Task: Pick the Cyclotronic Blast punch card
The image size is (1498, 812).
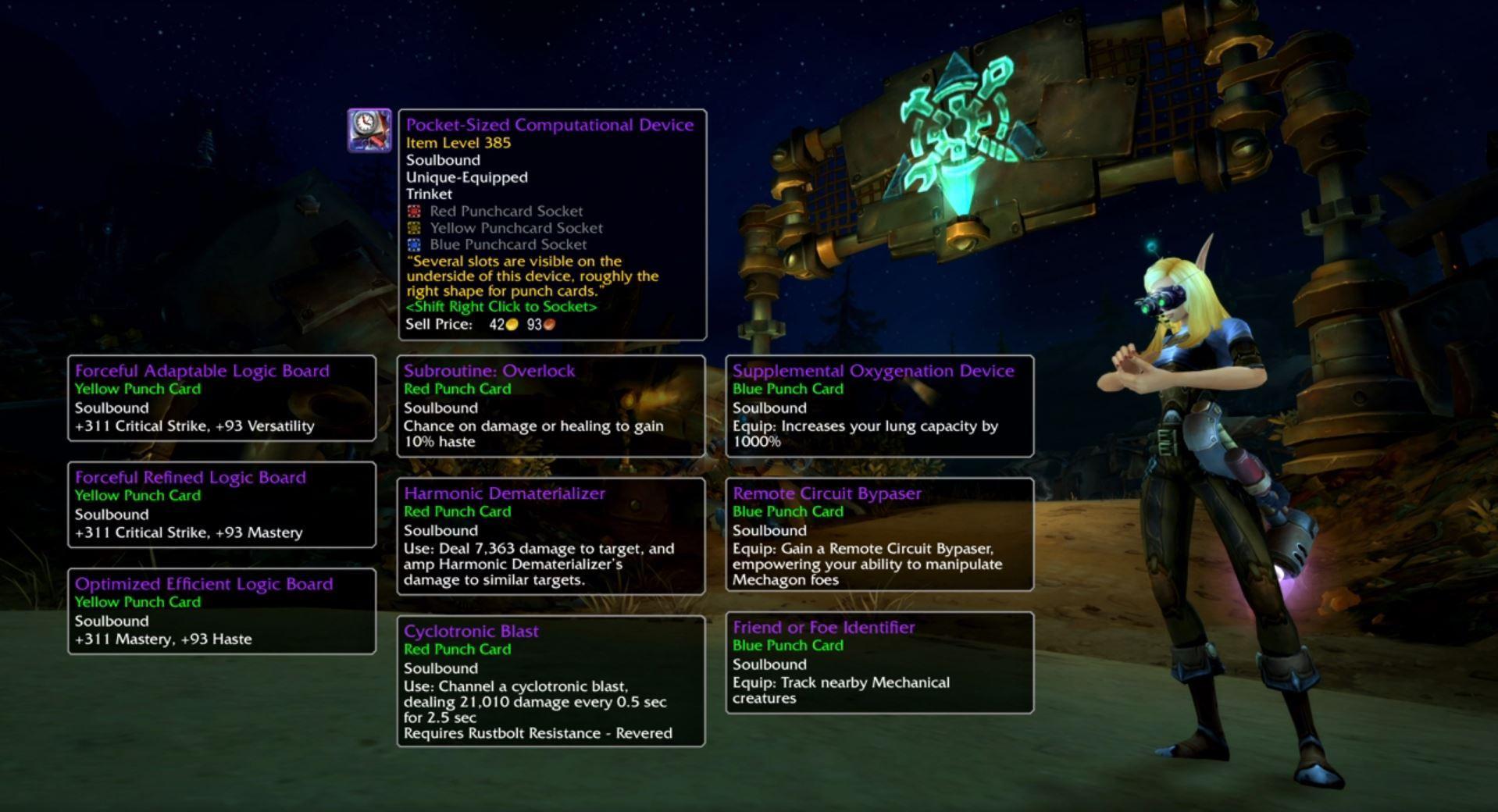Action: click(551, 682)
